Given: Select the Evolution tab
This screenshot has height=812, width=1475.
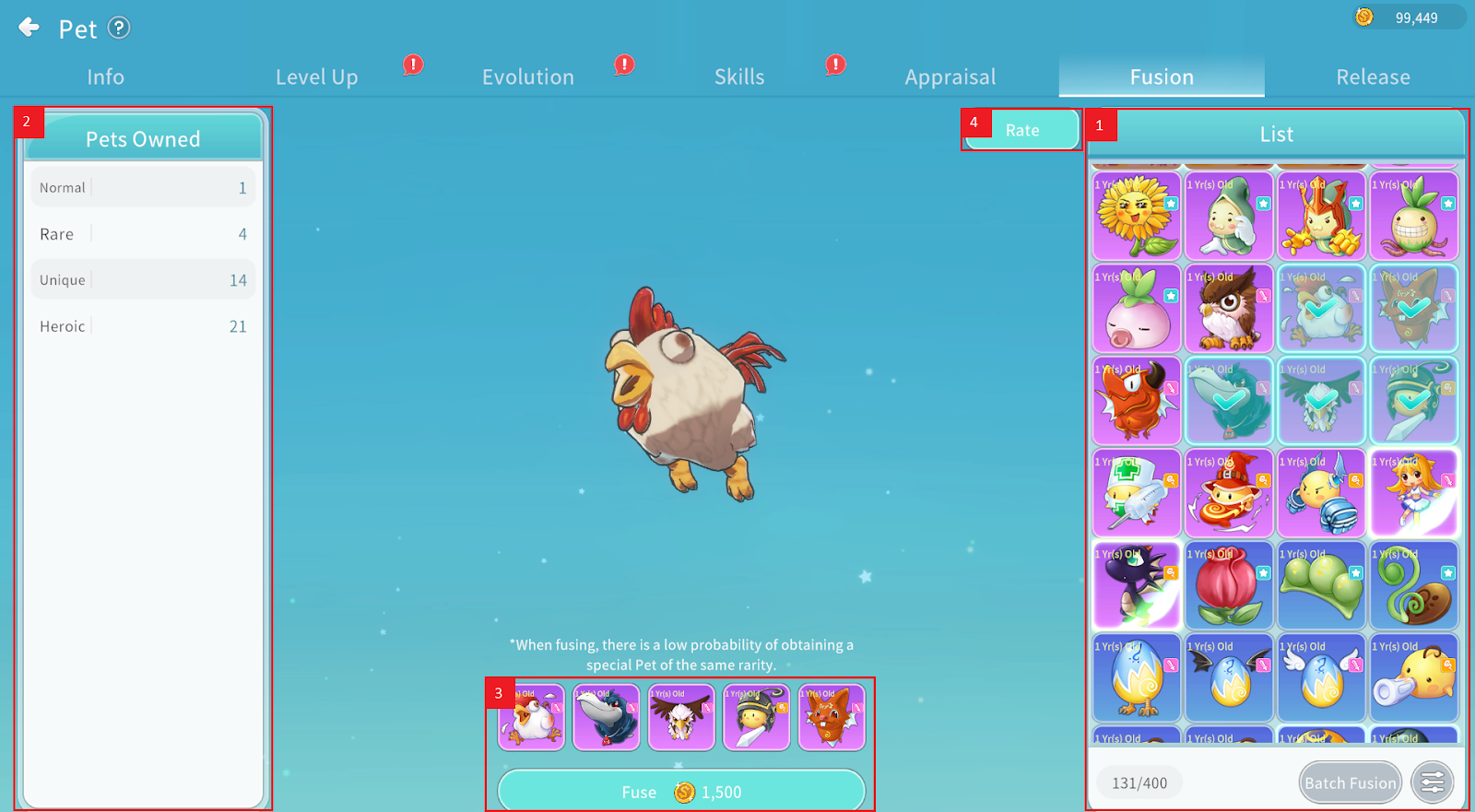Looking at the screenshot, I should click(x=527, y=77).
